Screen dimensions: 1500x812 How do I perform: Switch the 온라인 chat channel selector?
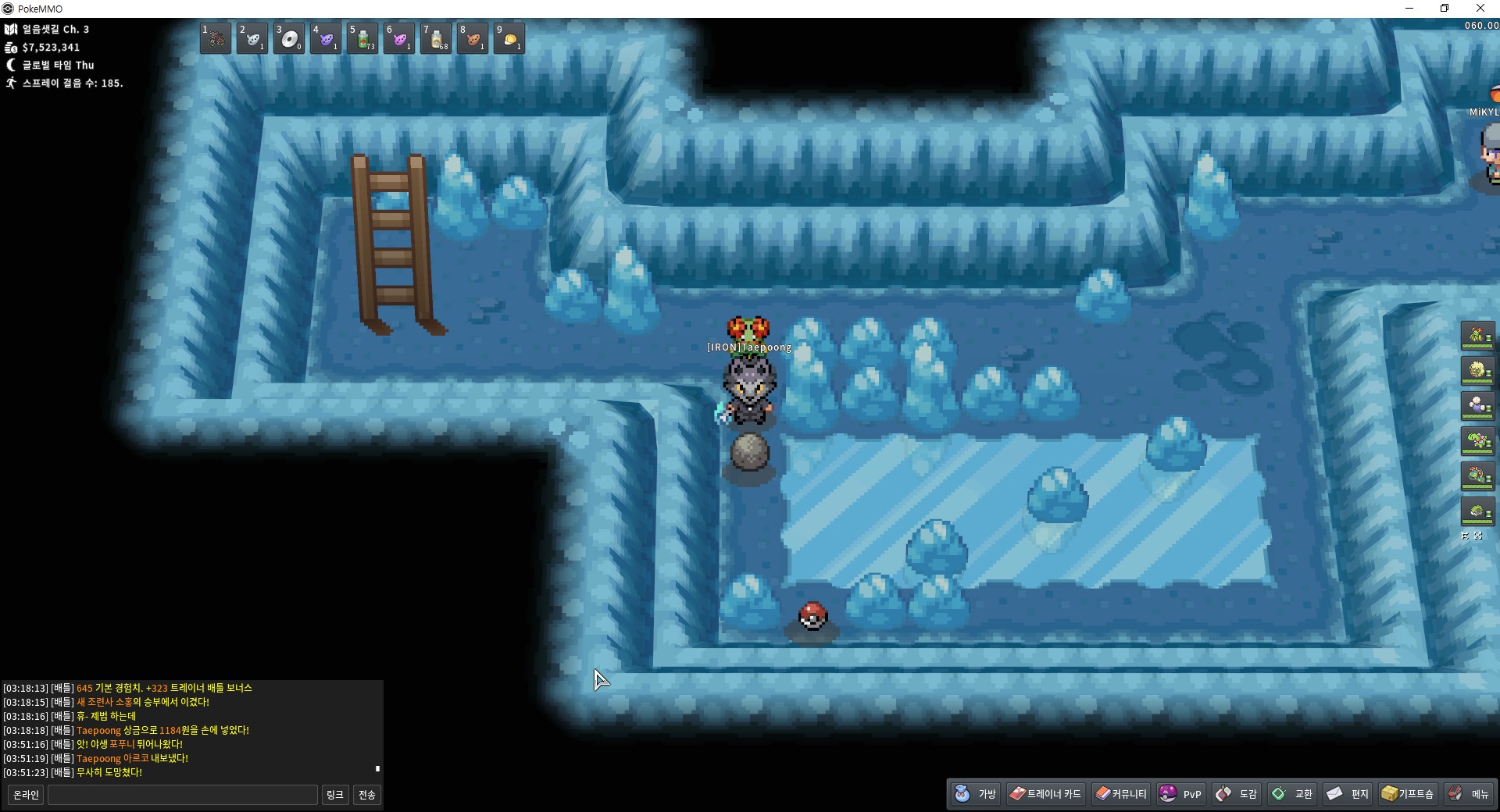[x=26, y=795]
